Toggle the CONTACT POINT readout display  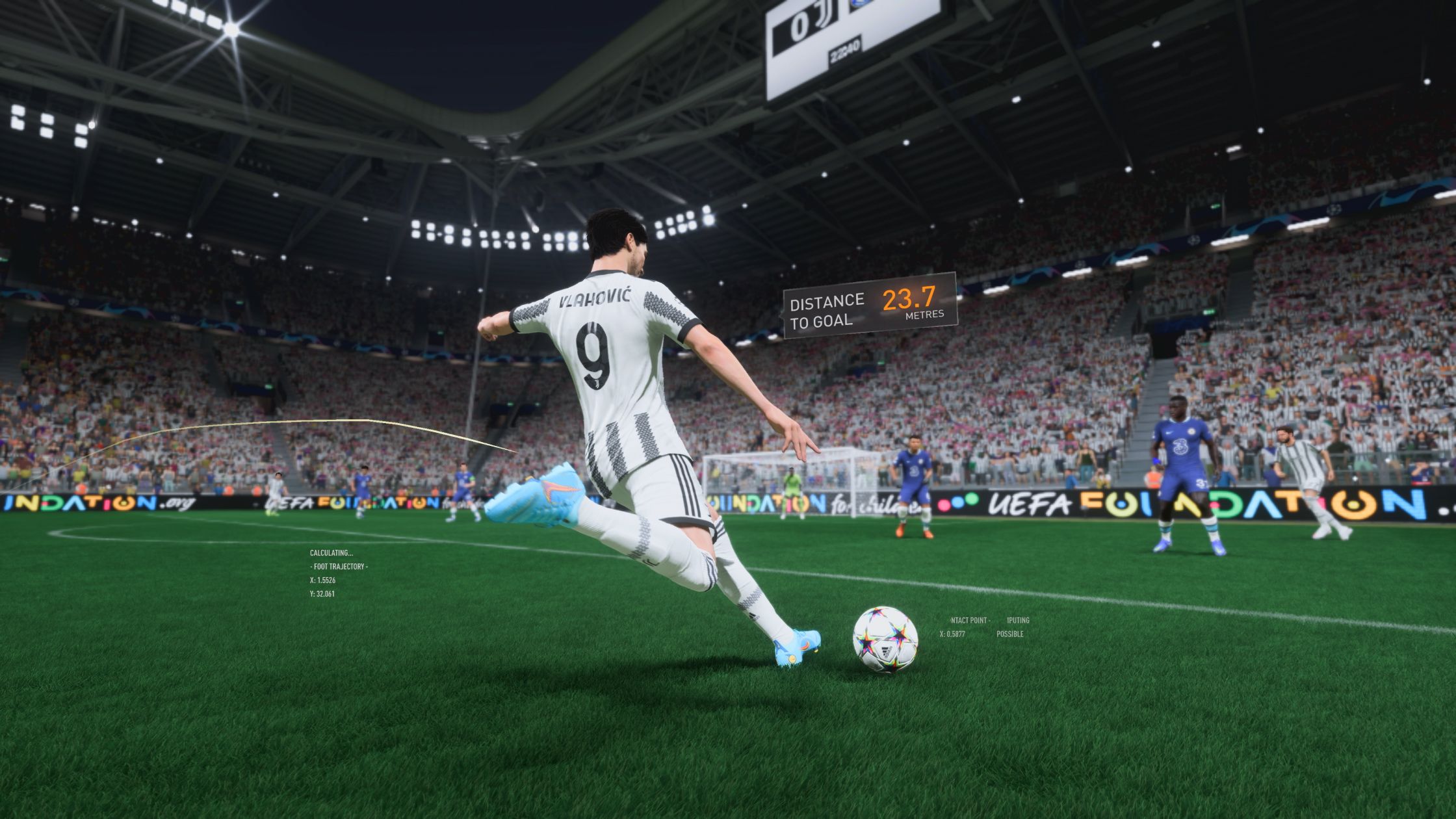pyautogui.click(x=970, y=621)
